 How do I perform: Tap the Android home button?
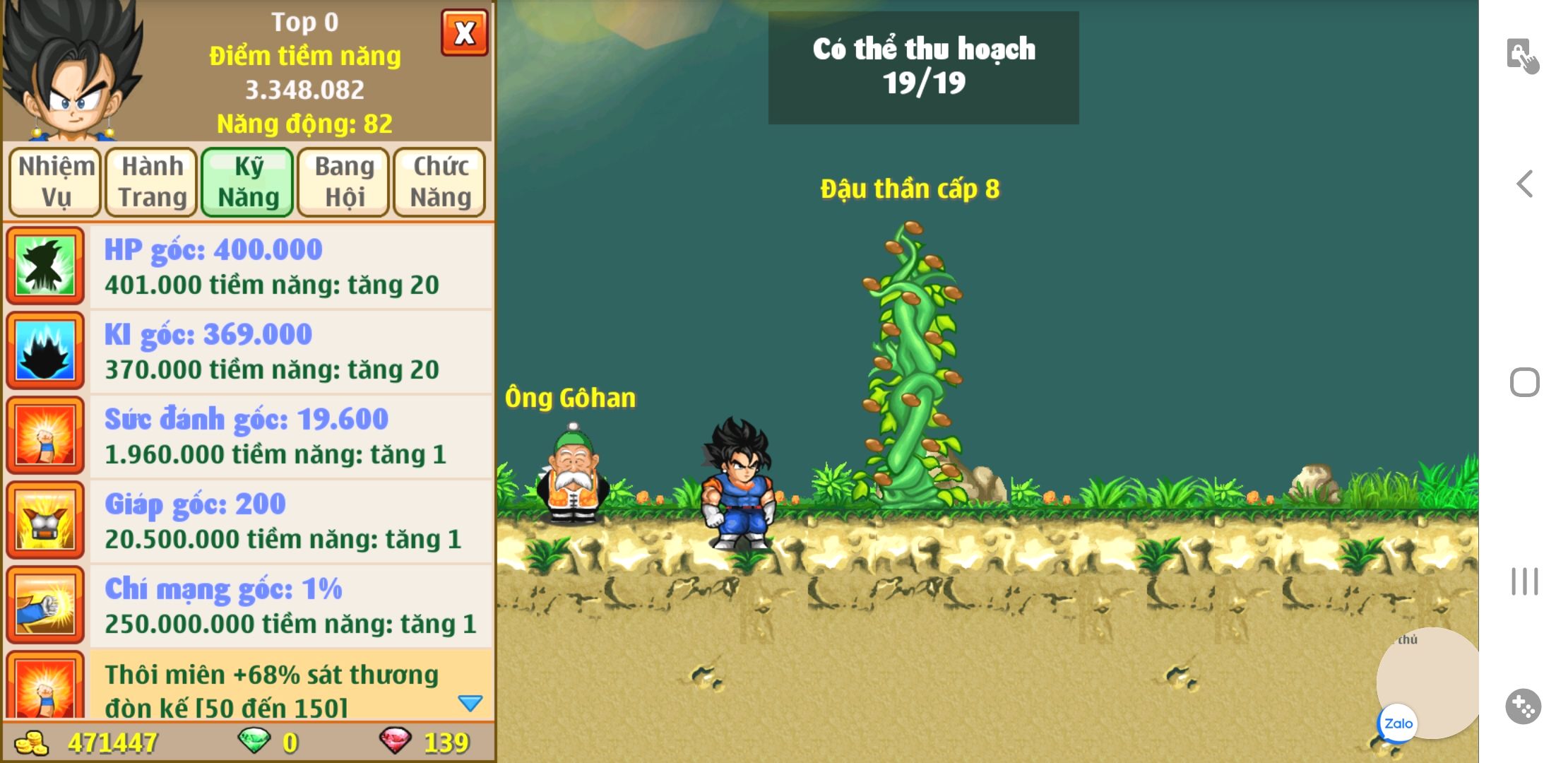pos(1525,382)
